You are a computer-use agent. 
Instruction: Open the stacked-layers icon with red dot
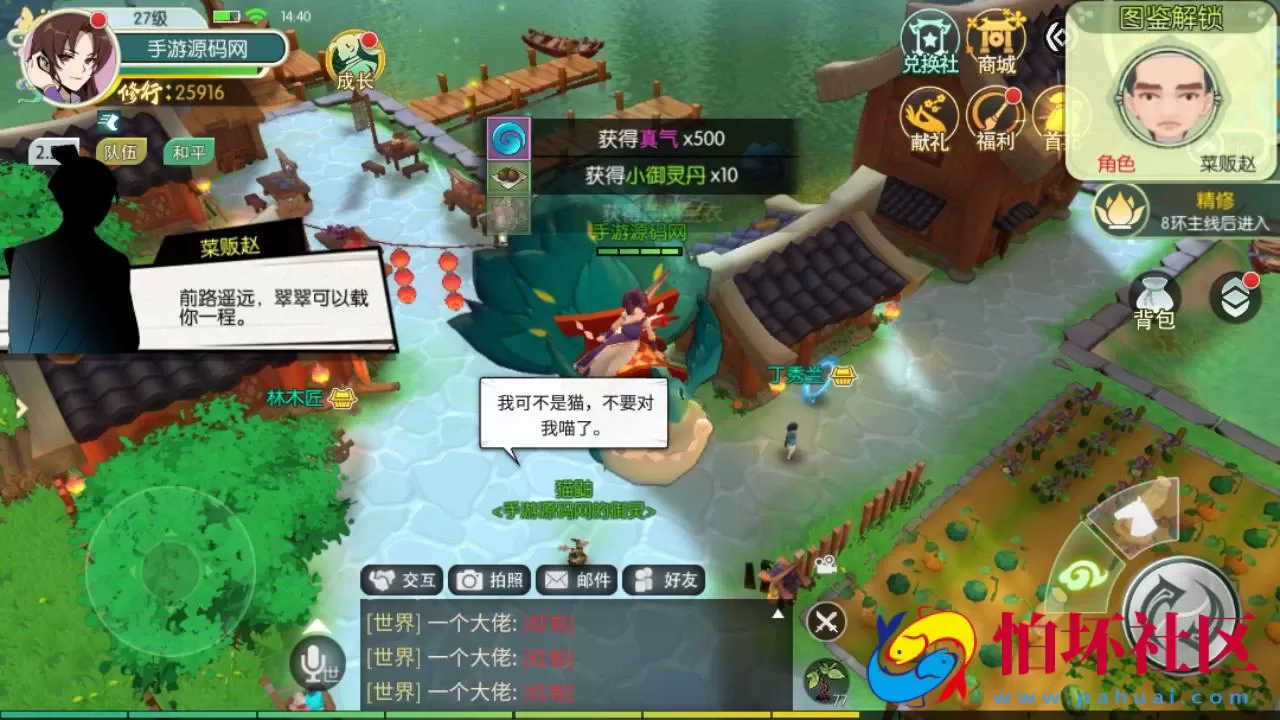1237,297
